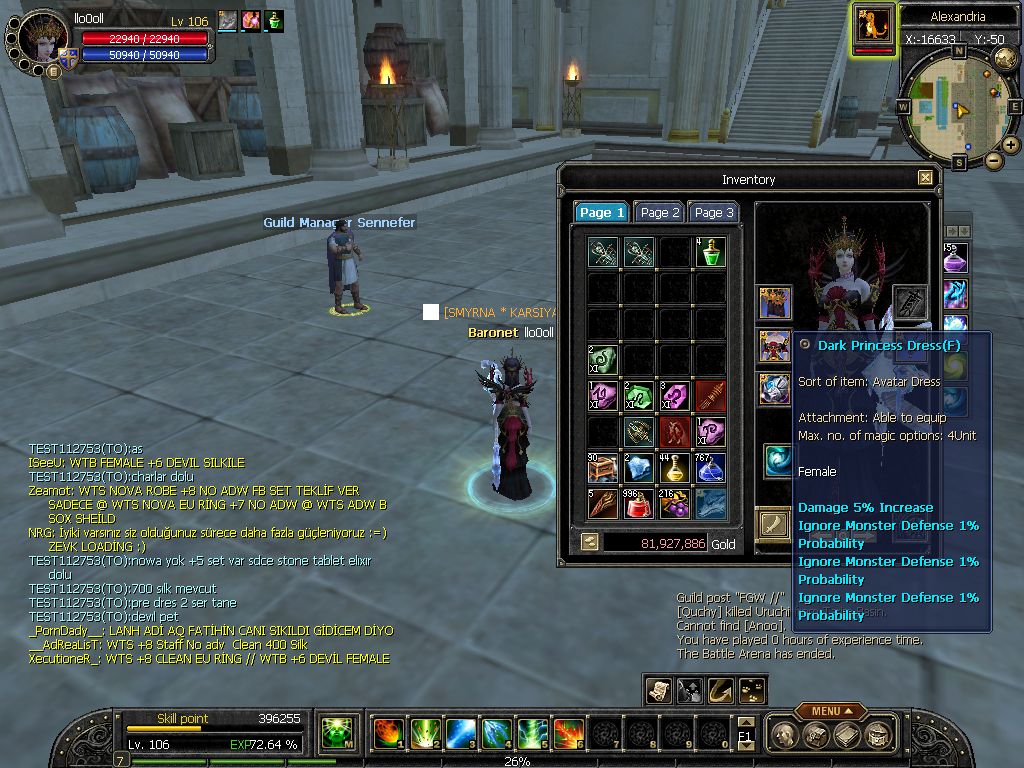This screenshot has width=1024, height=768.
Task: Select the treasure chest item stacked 90
Action: [x=602, y=468]
